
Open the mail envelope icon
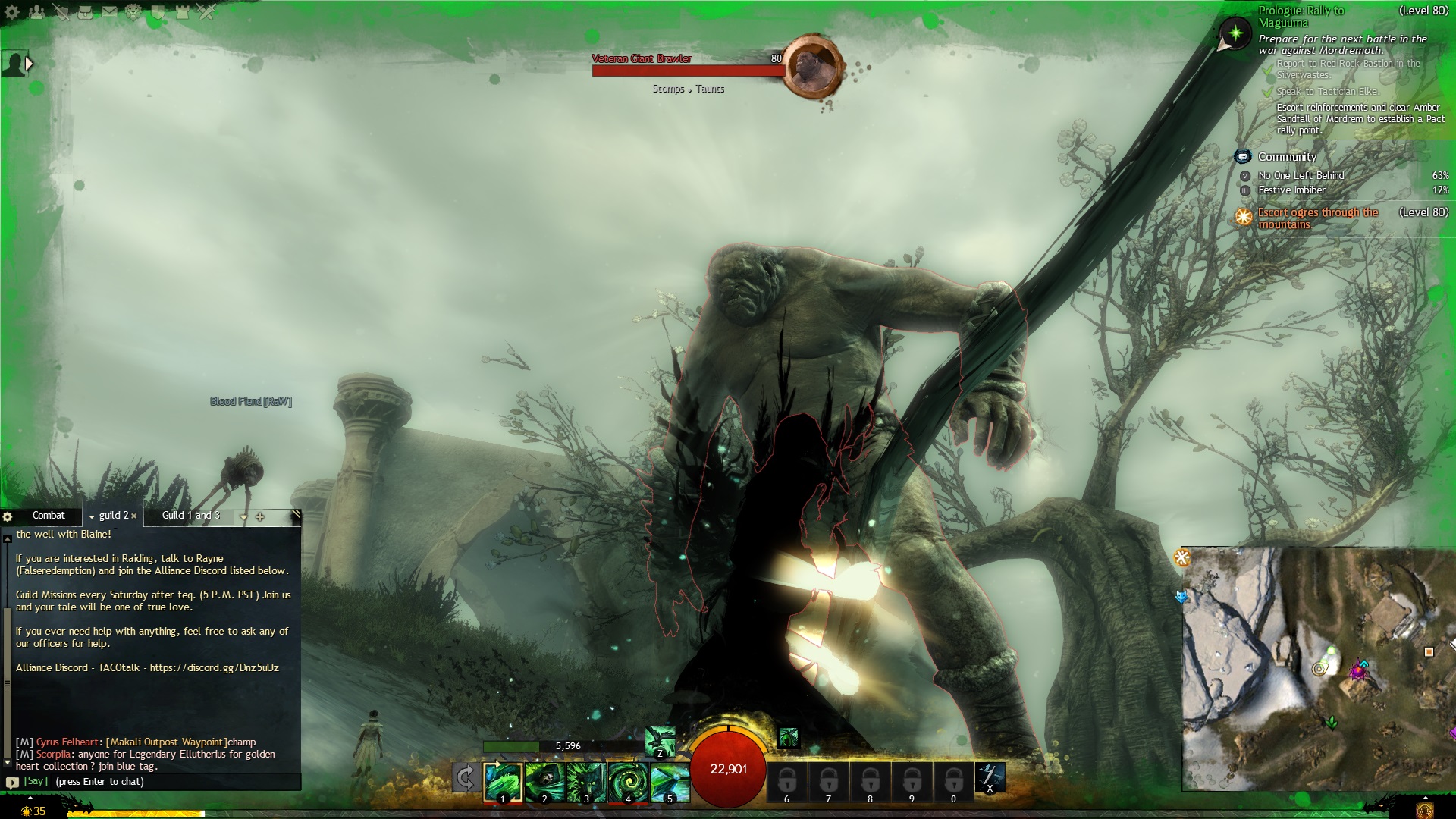[109, 11]
